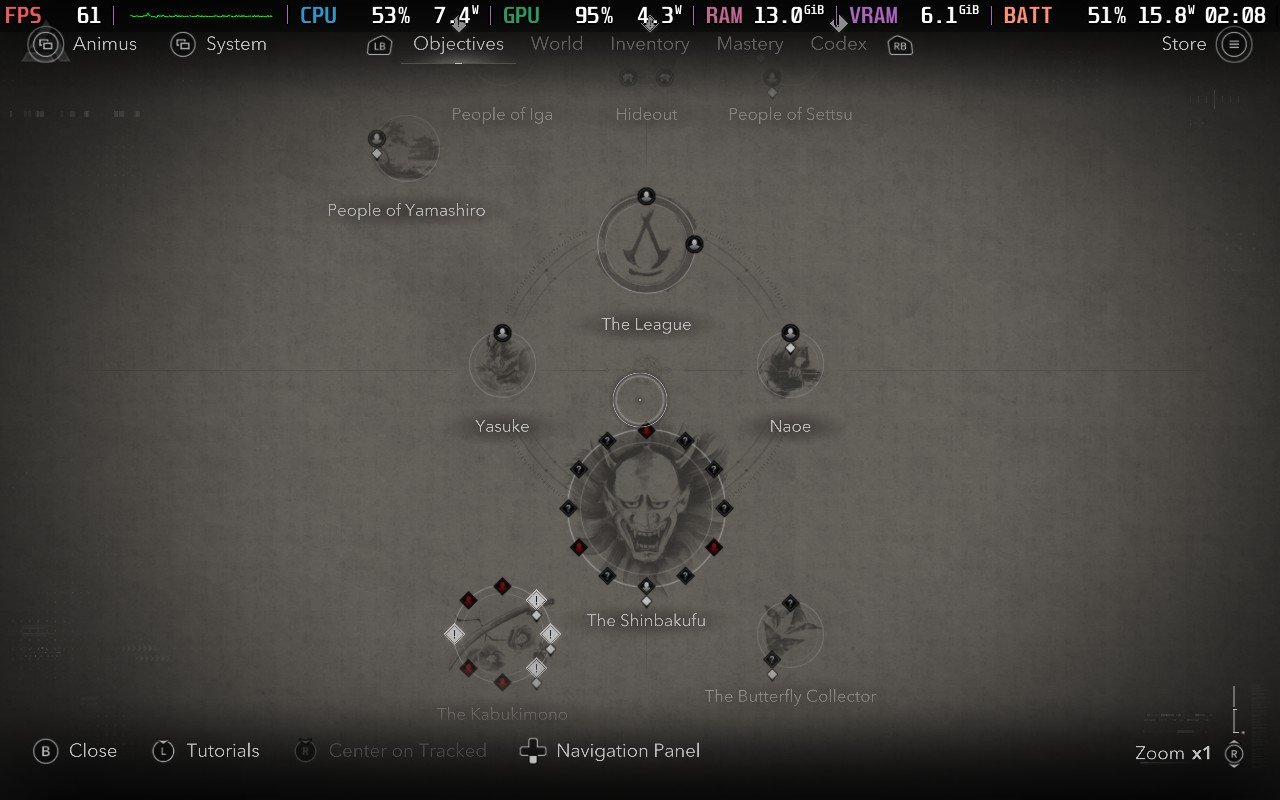
Task: Open the Navigation Panel control
Action: point(628,750)
